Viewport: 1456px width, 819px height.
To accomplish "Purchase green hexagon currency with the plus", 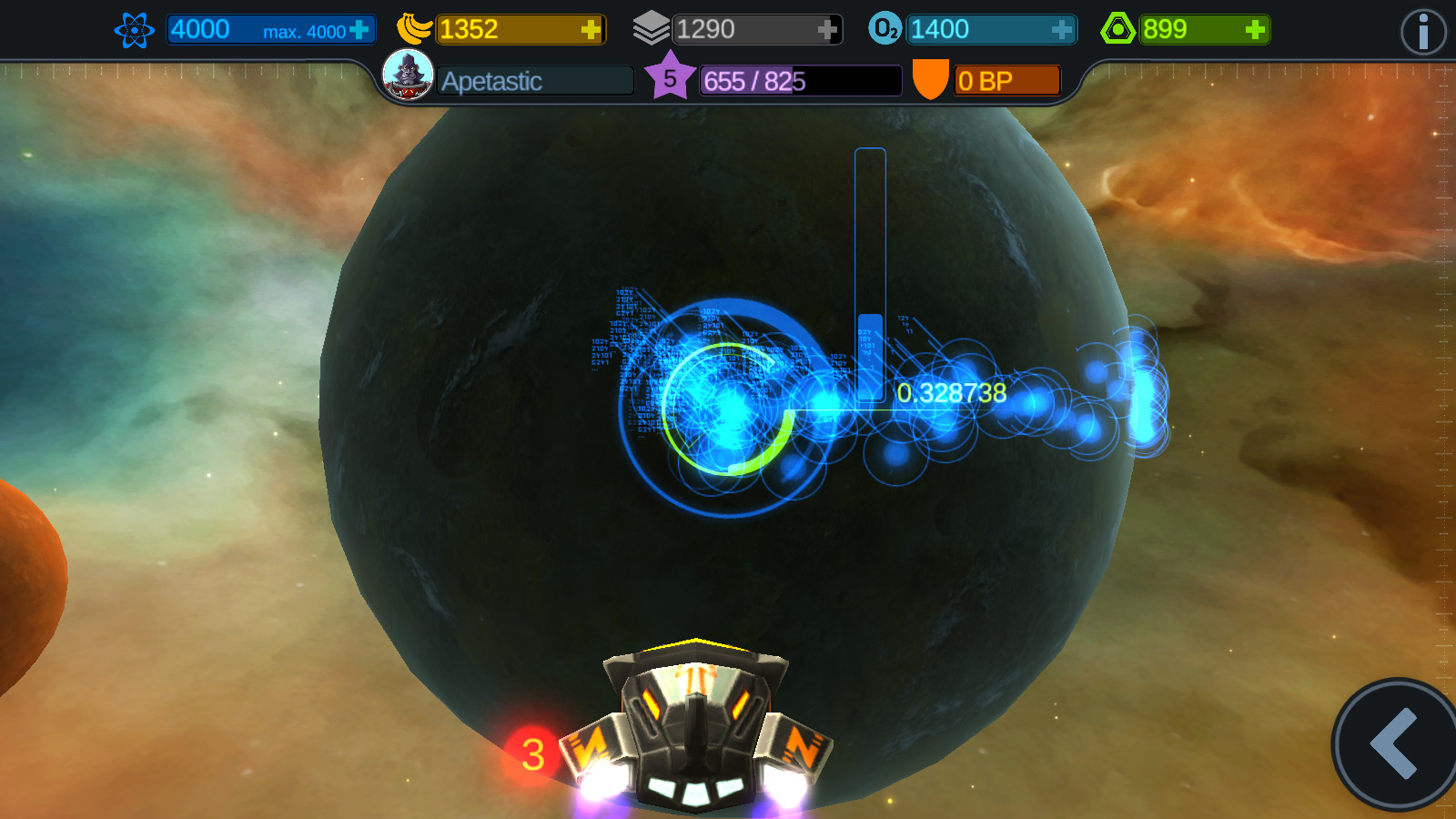I will (1255, 30).
